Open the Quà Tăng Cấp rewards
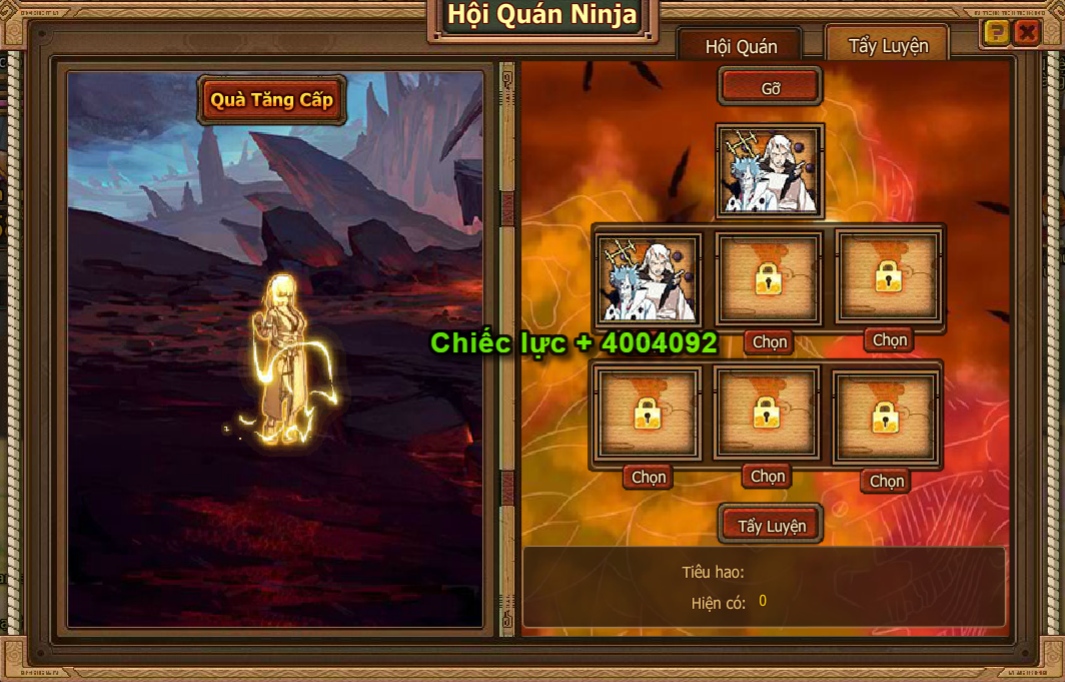This screenshot has width=1065, height=682. click(271, 100)
